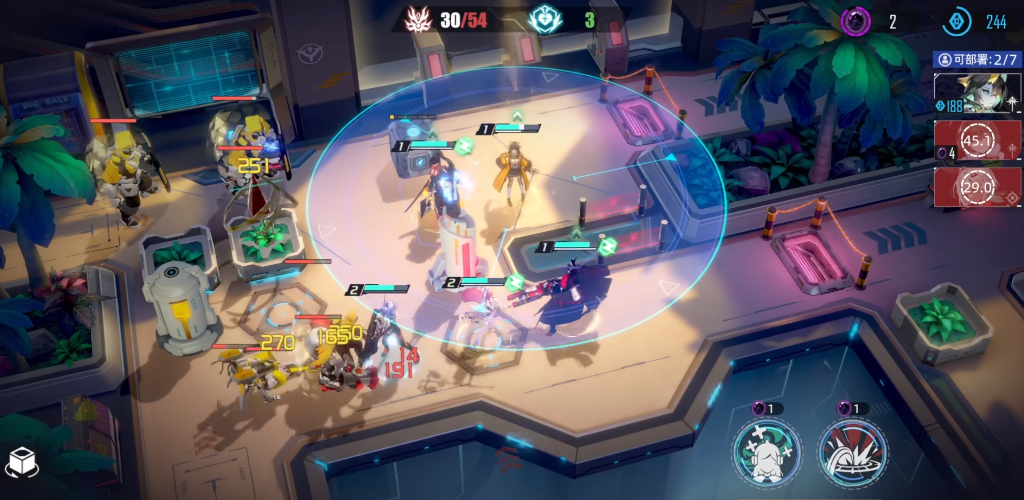Select the red cooldown card showing 45.1
The height and width of the screenshot is (500, 1024).
tap(977, 139)
